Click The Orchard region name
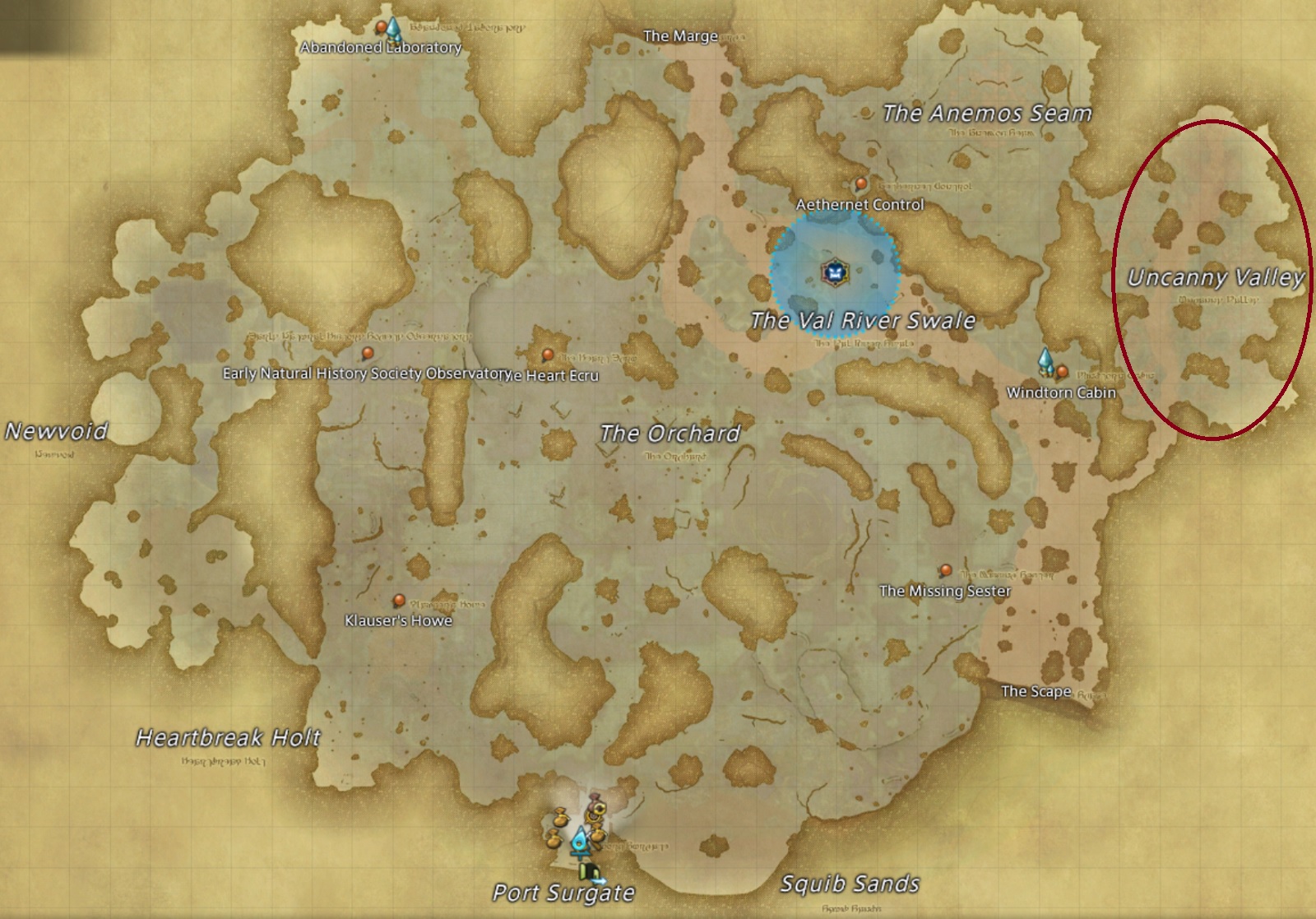Image resolution: width=1316 pixels, height=919 pixels. [671, 431]
